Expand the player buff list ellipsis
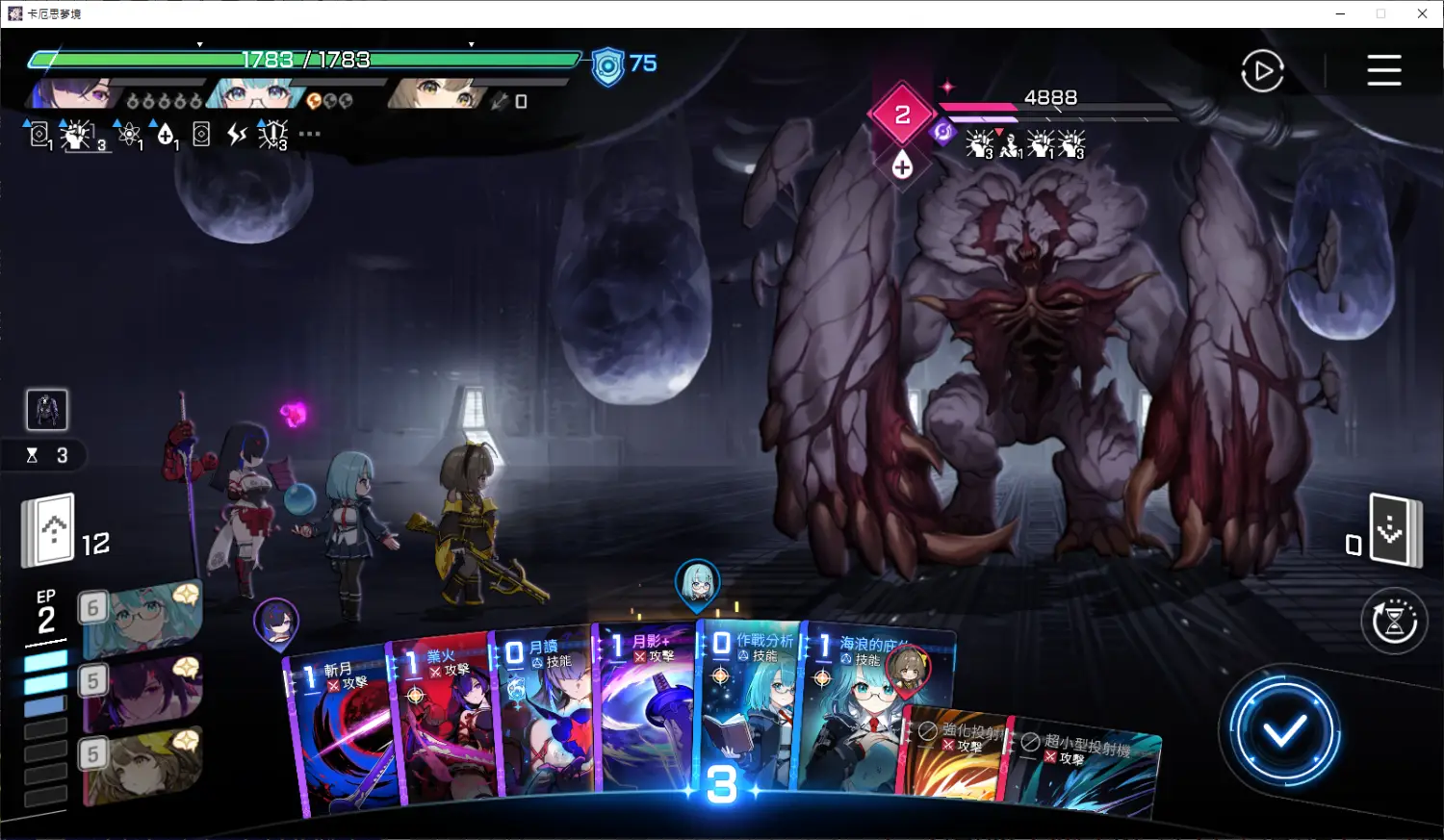Viewport: 1444px width, 840px height. 310,134
